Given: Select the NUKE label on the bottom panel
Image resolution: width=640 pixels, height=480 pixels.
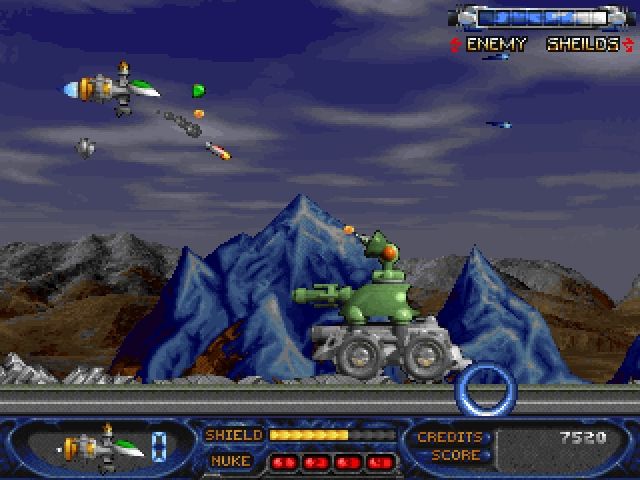Looking at the screenshot, I should [x=231, y=461].
